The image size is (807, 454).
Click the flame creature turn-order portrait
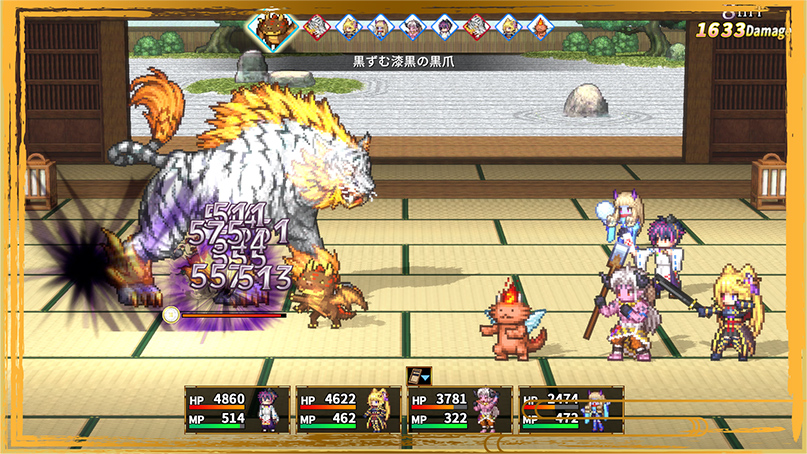[x=541, y=27]
